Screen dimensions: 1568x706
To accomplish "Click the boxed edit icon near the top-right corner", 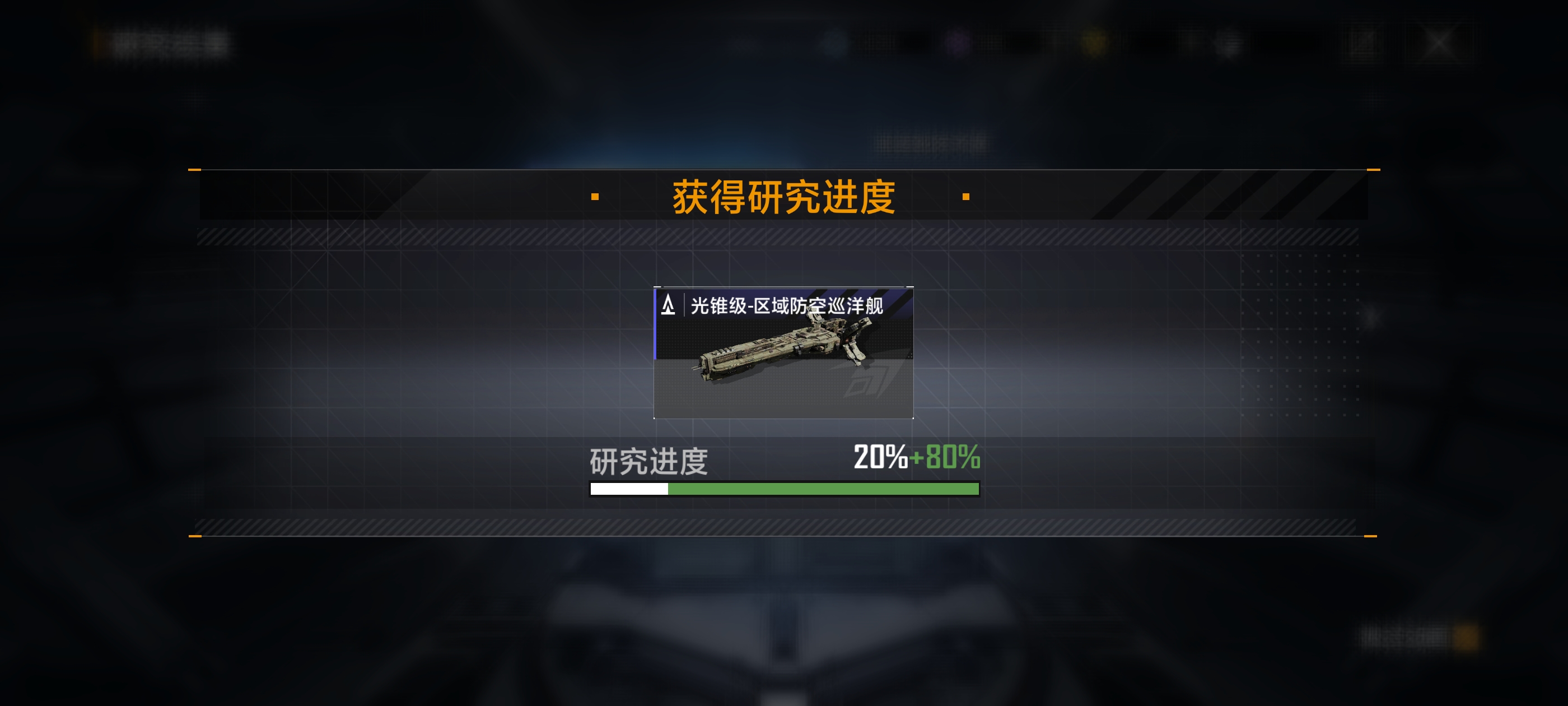I will tap(1362, 41).
